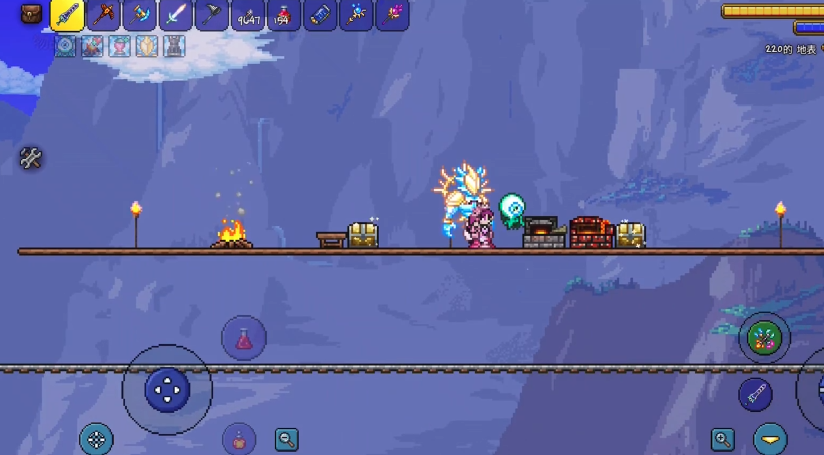Screen dimensions: 824x455
Task: Choose the blue orb staff slot
Action: click(x=356, y=15)
